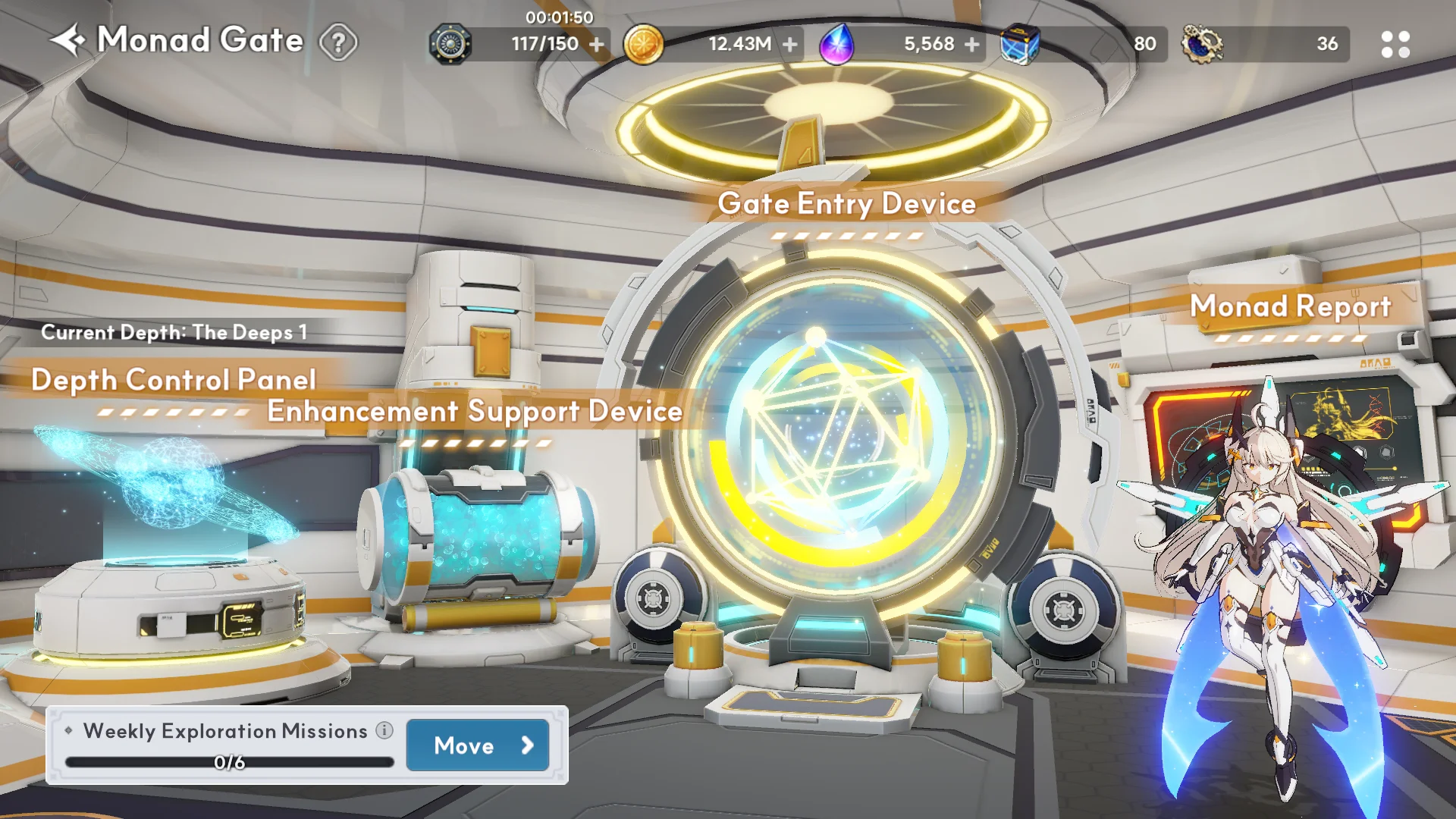Add stamina with the plus beside 117/150
The image size is (1456, 819).
597,45
